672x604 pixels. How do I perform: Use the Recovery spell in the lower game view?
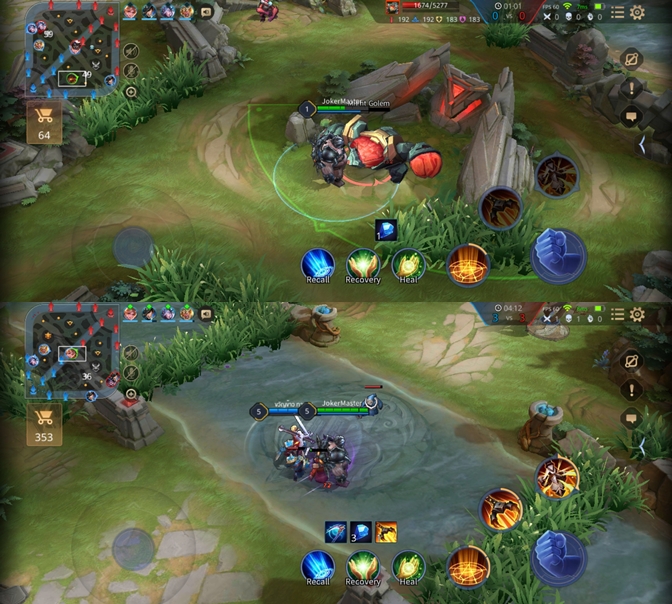pos(363,567)
